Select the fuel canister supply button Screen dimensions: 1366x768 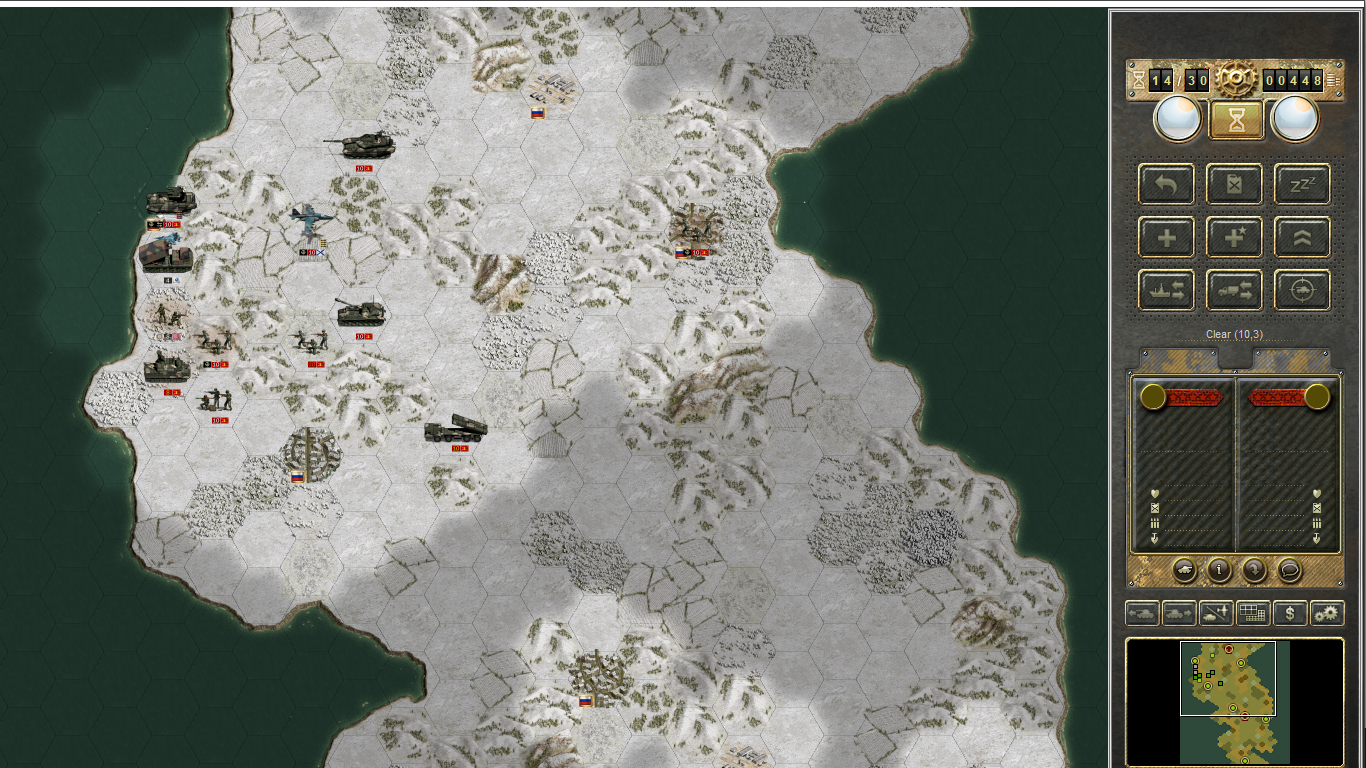click(x=1235, y=184)
